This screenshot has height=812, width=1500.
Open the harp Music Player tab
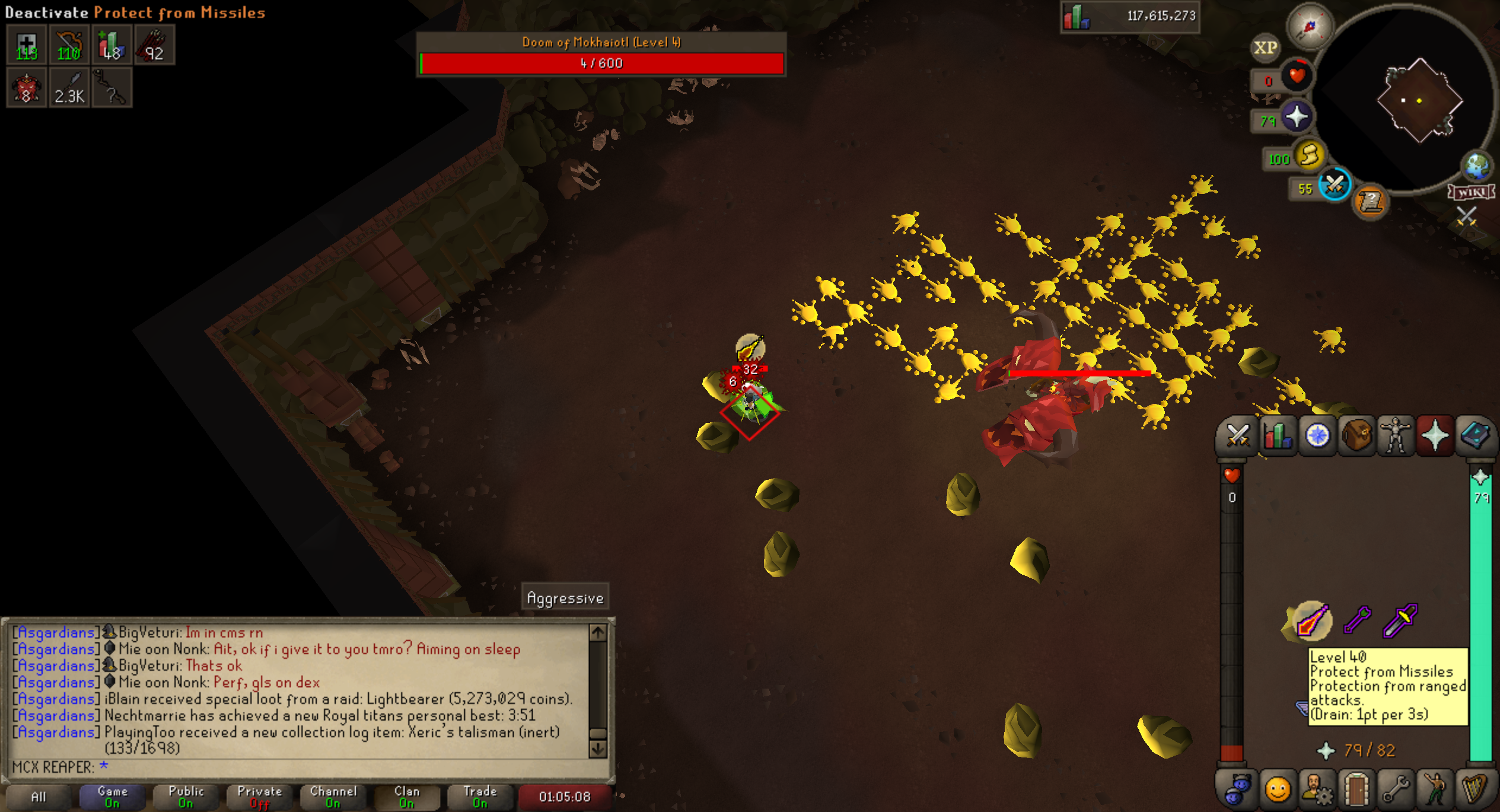[1474, 789]
